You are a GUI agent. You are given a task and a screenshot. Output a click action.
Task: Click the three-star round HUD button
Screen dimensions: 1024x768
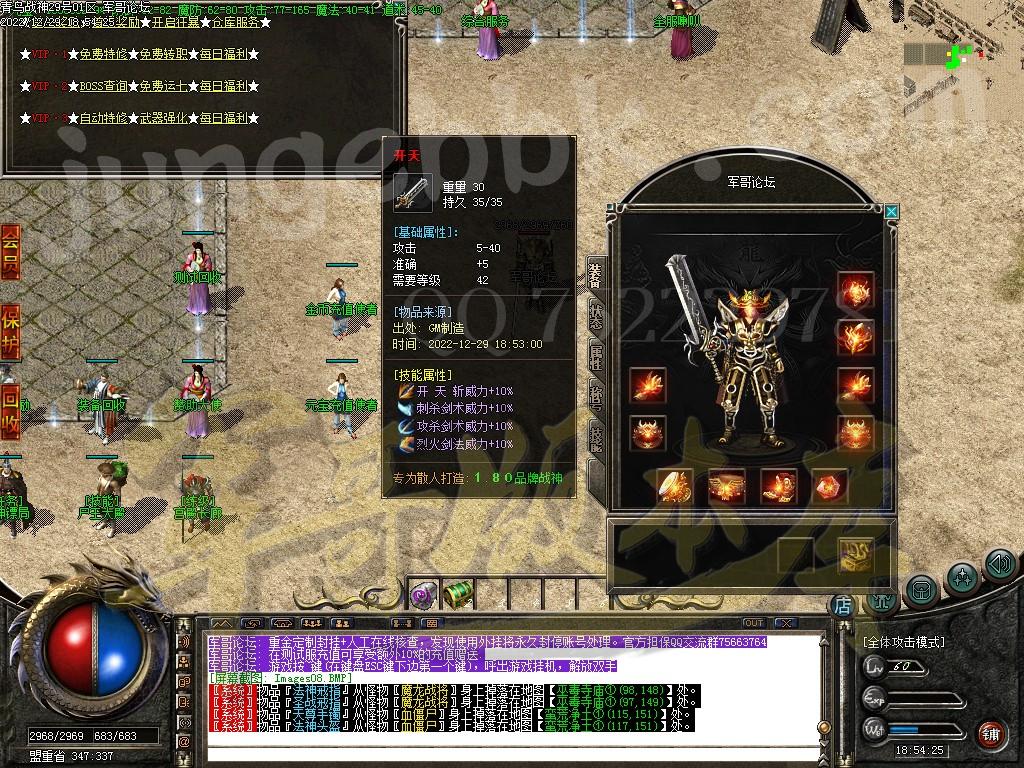(962, 576)
